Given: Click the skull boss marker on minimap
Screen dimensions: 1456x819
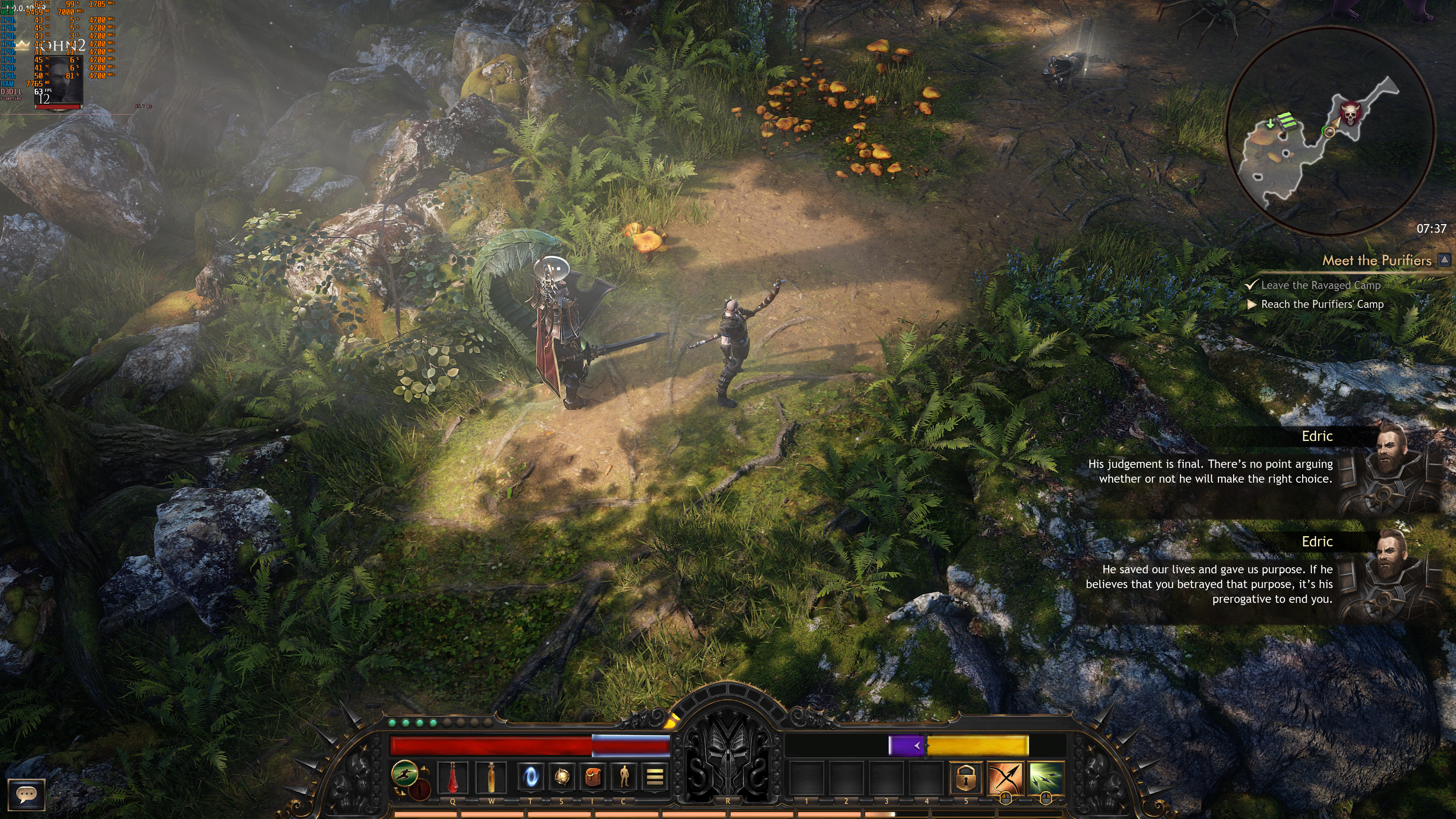Looking at the screenshot, I should 1349,114.
